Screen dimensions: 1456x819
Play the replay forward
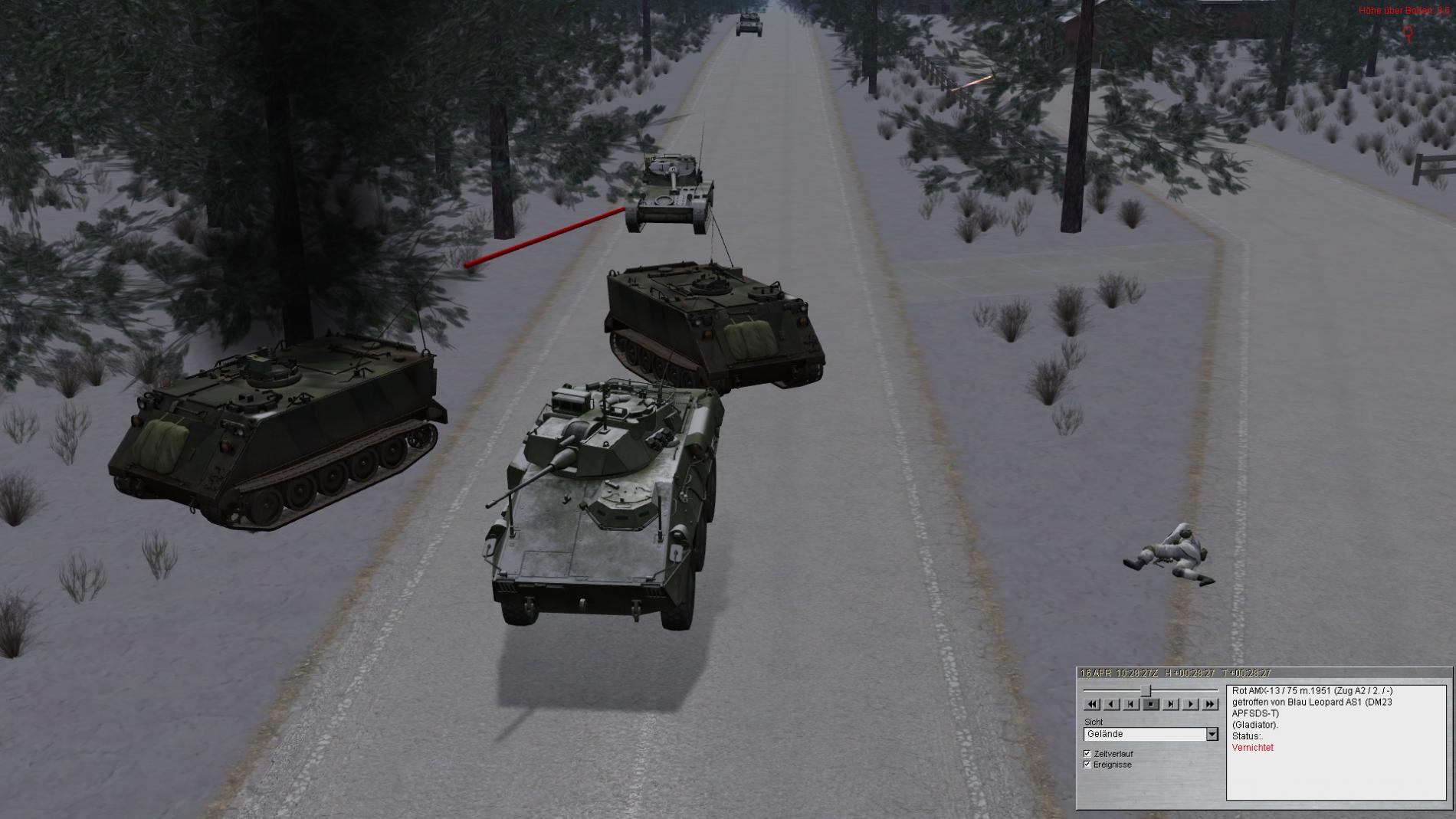[1191, 704]
